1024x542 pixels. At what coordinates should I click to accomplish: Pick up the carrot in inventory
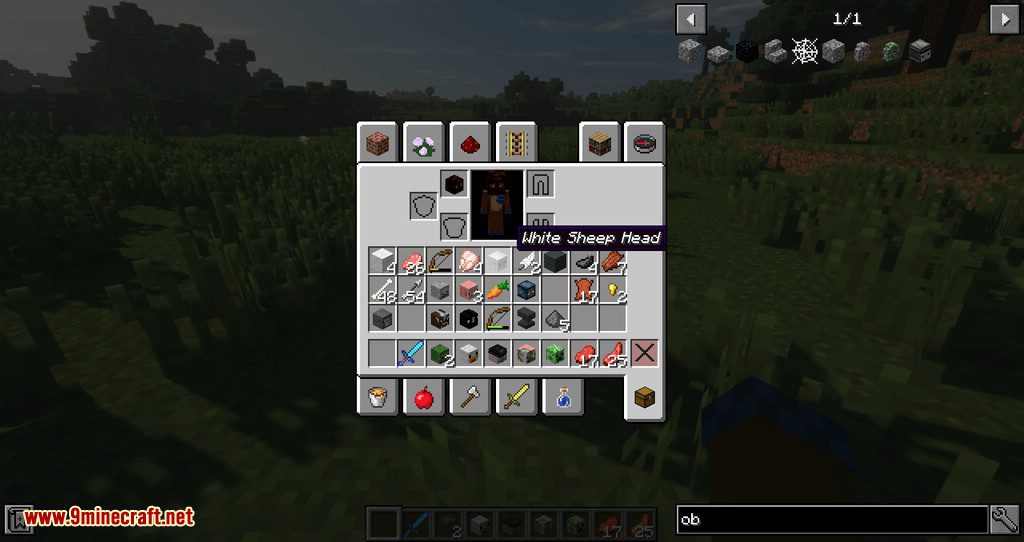point(497,291)
